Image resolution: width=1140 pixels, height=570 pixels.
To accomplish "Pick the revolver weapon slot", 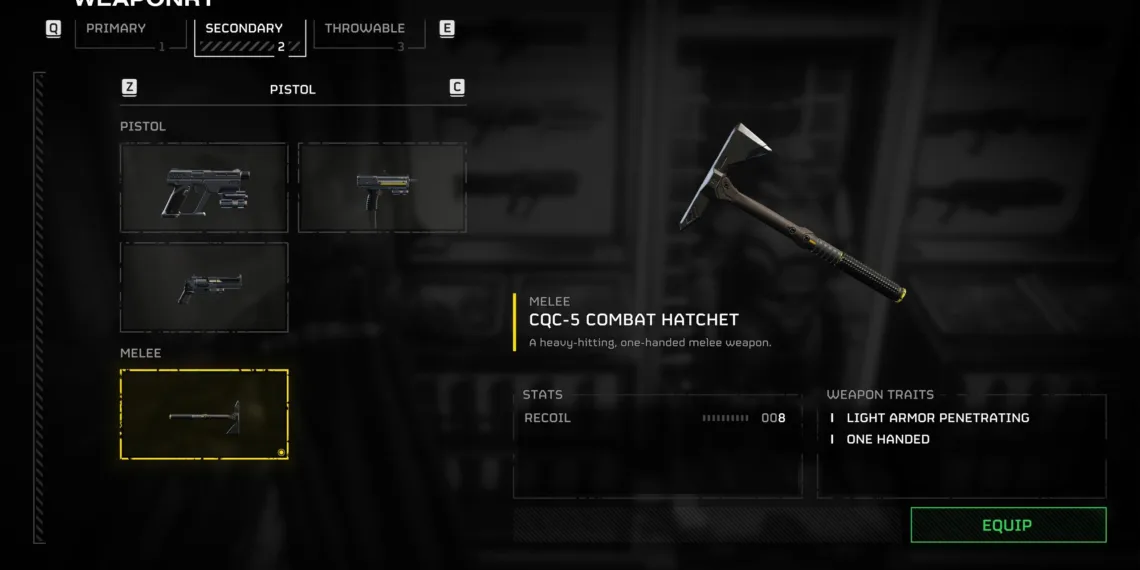I will (204, 287).
